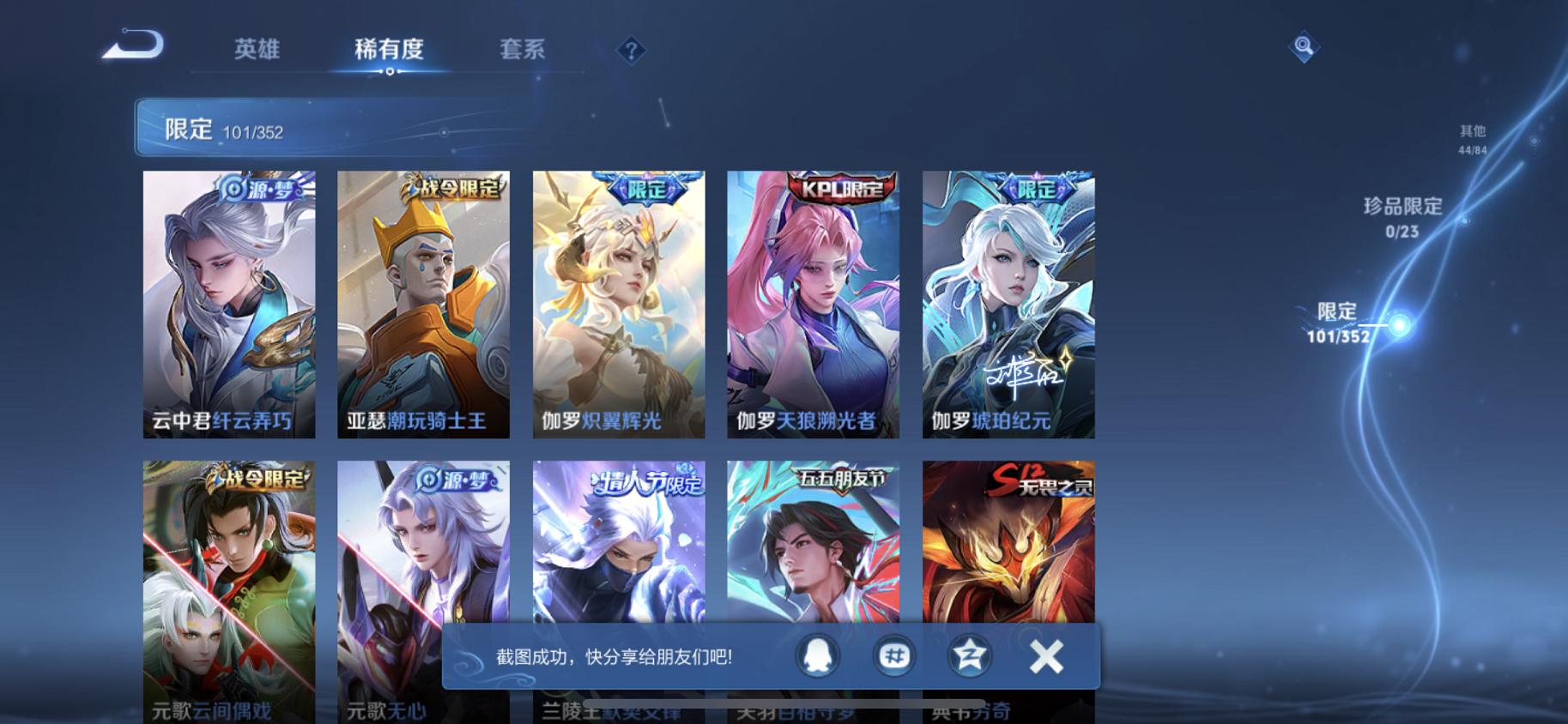View the 亚瑟潮玩骑士王 skin
This screenshot has height=724, width=1568.
pyautogui.click(x=423, y=305)
